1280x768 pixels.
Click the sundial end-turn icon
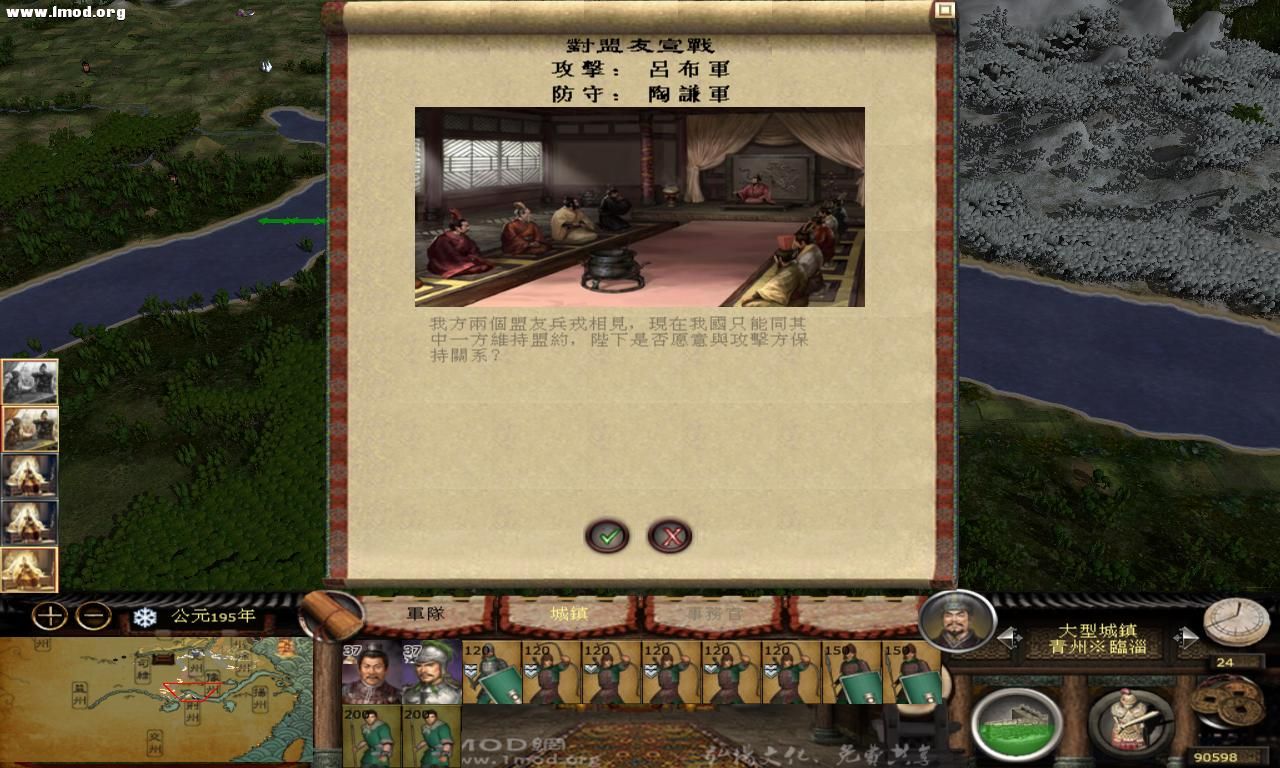coord(1235,620)
